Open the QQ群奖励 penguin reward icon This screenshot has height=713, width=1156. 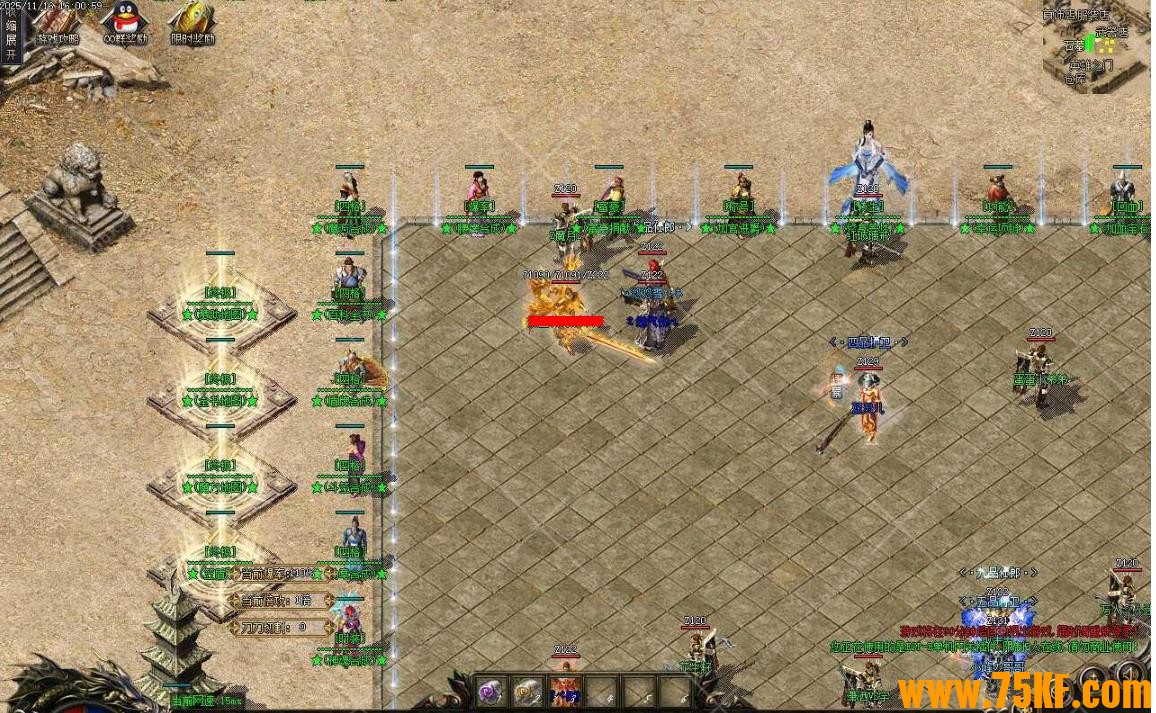point(125,21)
